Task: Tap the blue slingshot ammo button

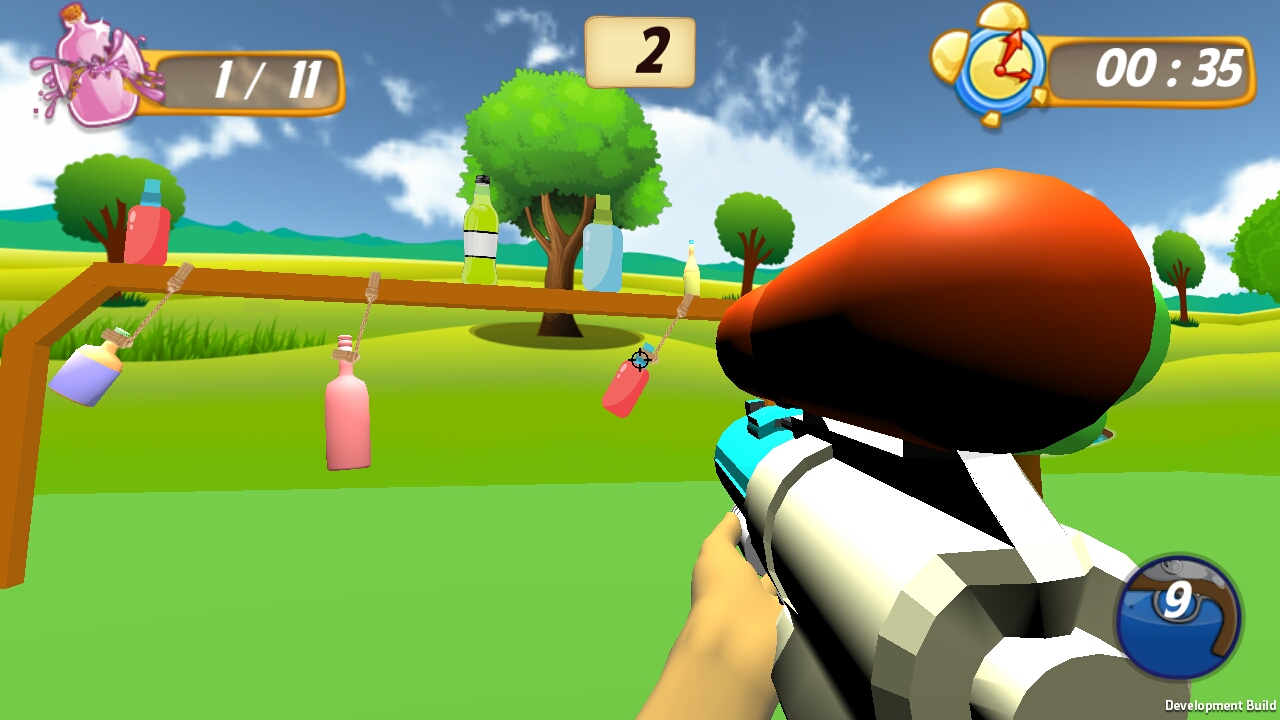Action: [x=1178, y=617]
